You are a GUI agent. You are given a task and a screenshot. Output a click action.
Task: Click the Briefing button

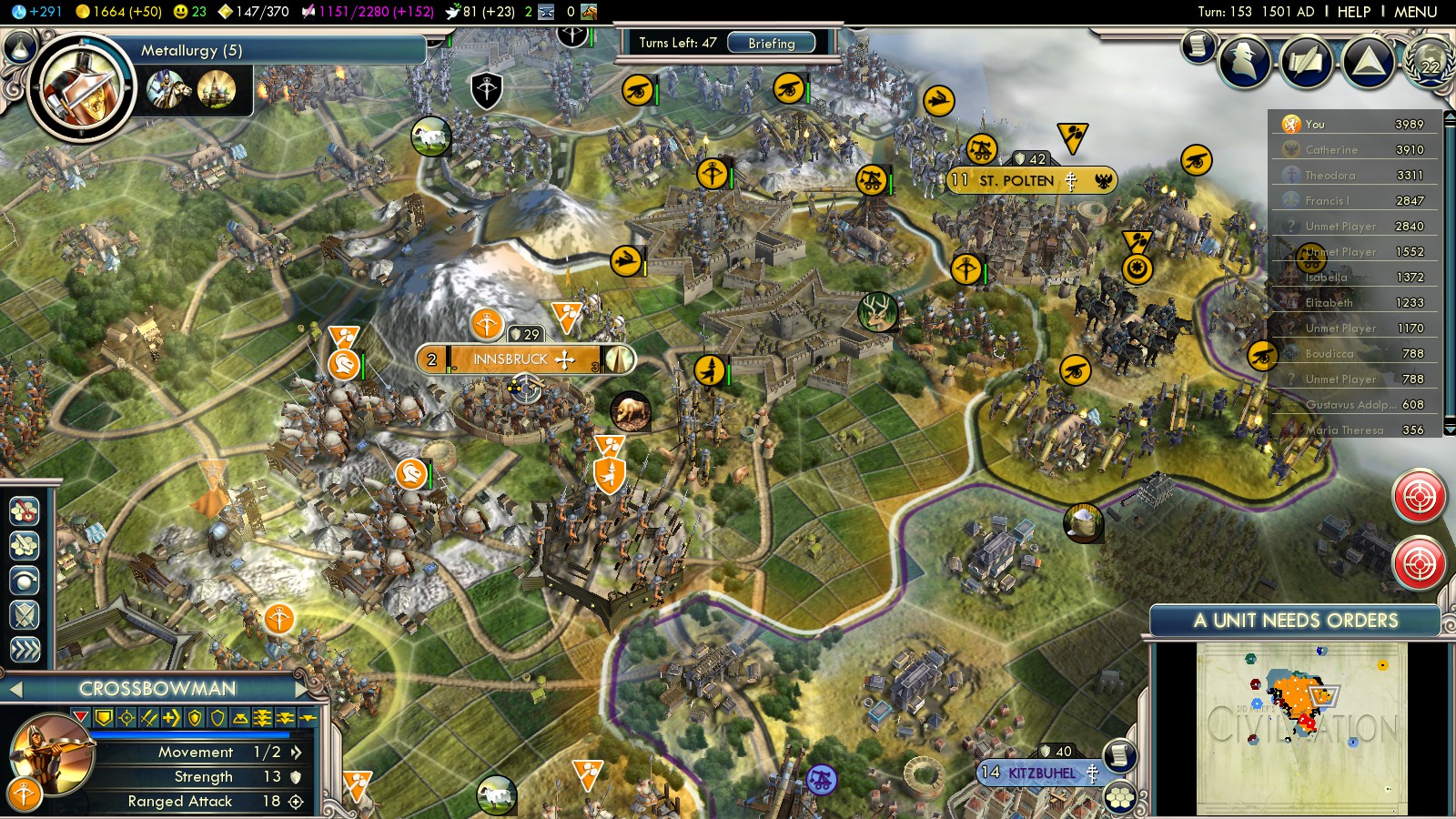pyautogui.click(x=771, y=43)
